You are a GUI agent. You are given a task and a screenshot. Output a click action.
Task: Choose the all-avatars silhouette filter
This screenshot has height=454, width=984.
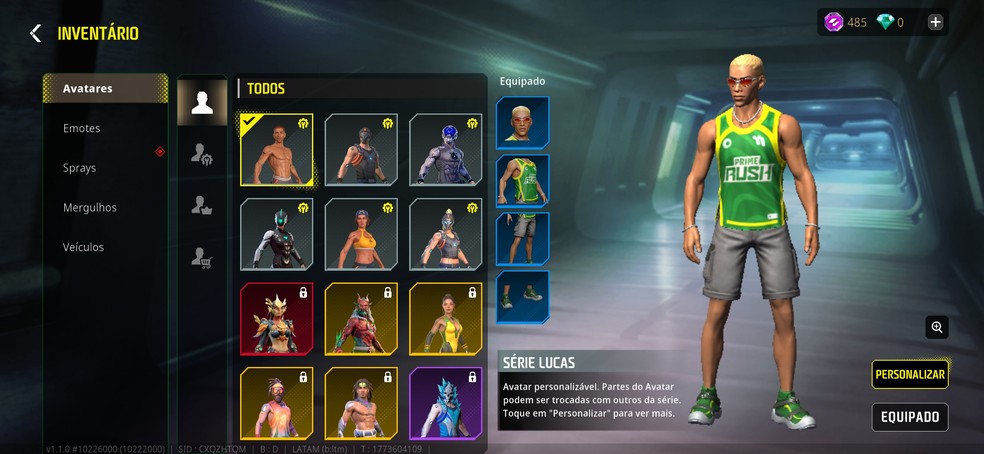pos(202,102)
